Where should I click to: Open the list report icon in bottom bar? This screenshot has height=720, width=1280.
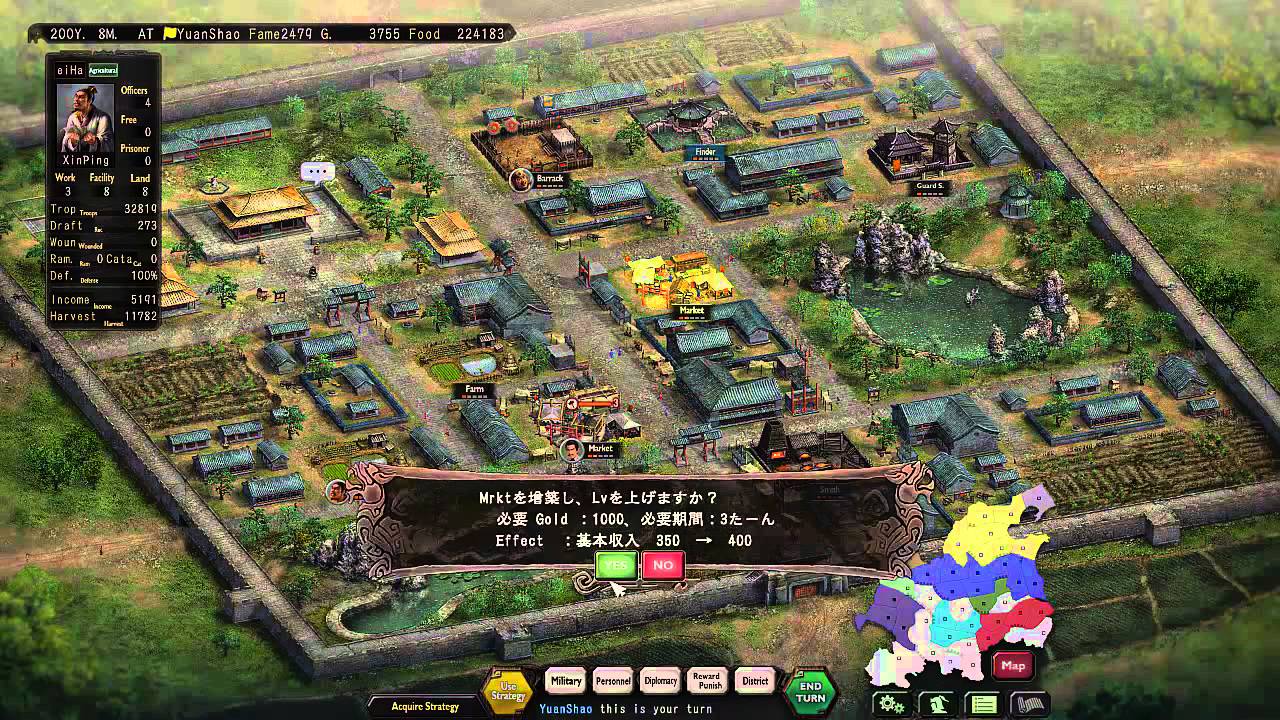[x=983, y=702]
